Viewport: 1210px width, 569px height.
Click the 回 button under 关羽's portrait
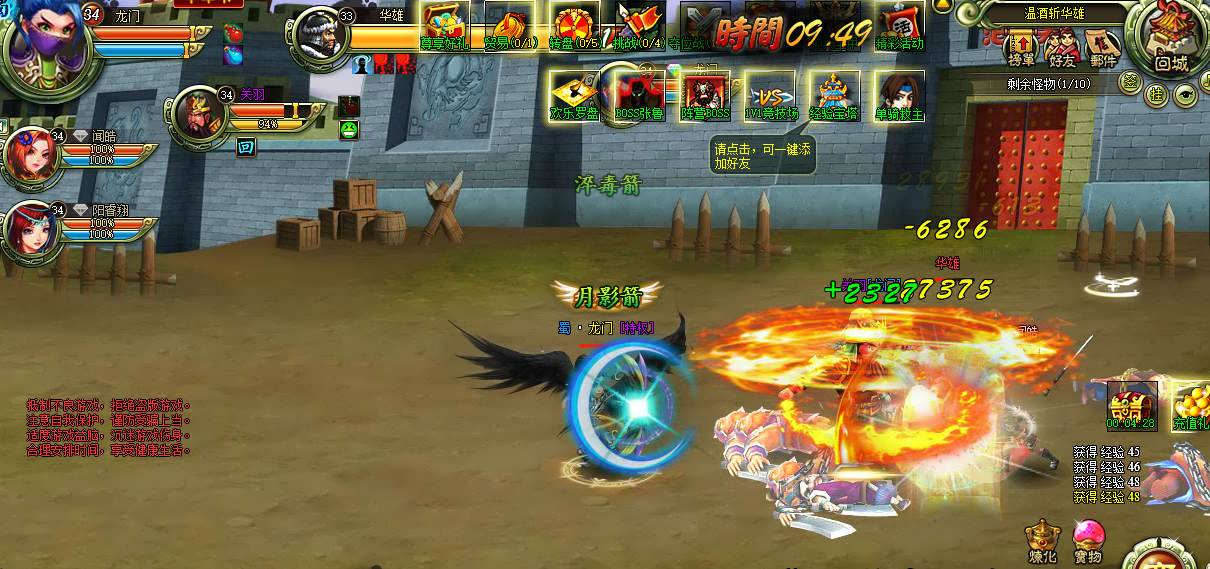[x=246, y=147]
